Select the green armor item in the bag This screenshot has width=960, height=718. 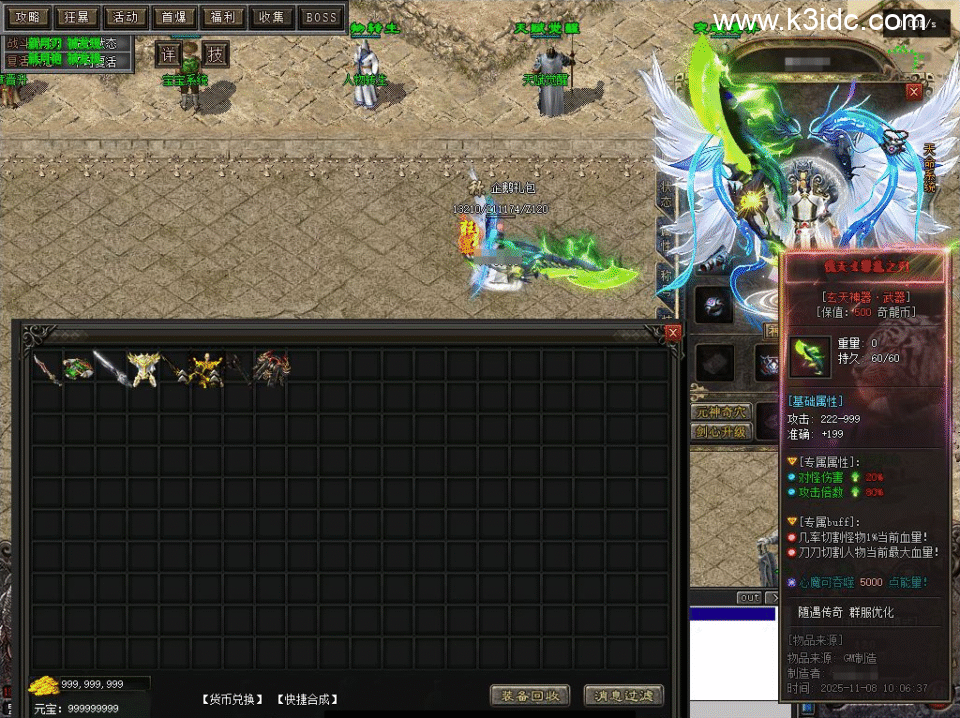pos(77,367)
